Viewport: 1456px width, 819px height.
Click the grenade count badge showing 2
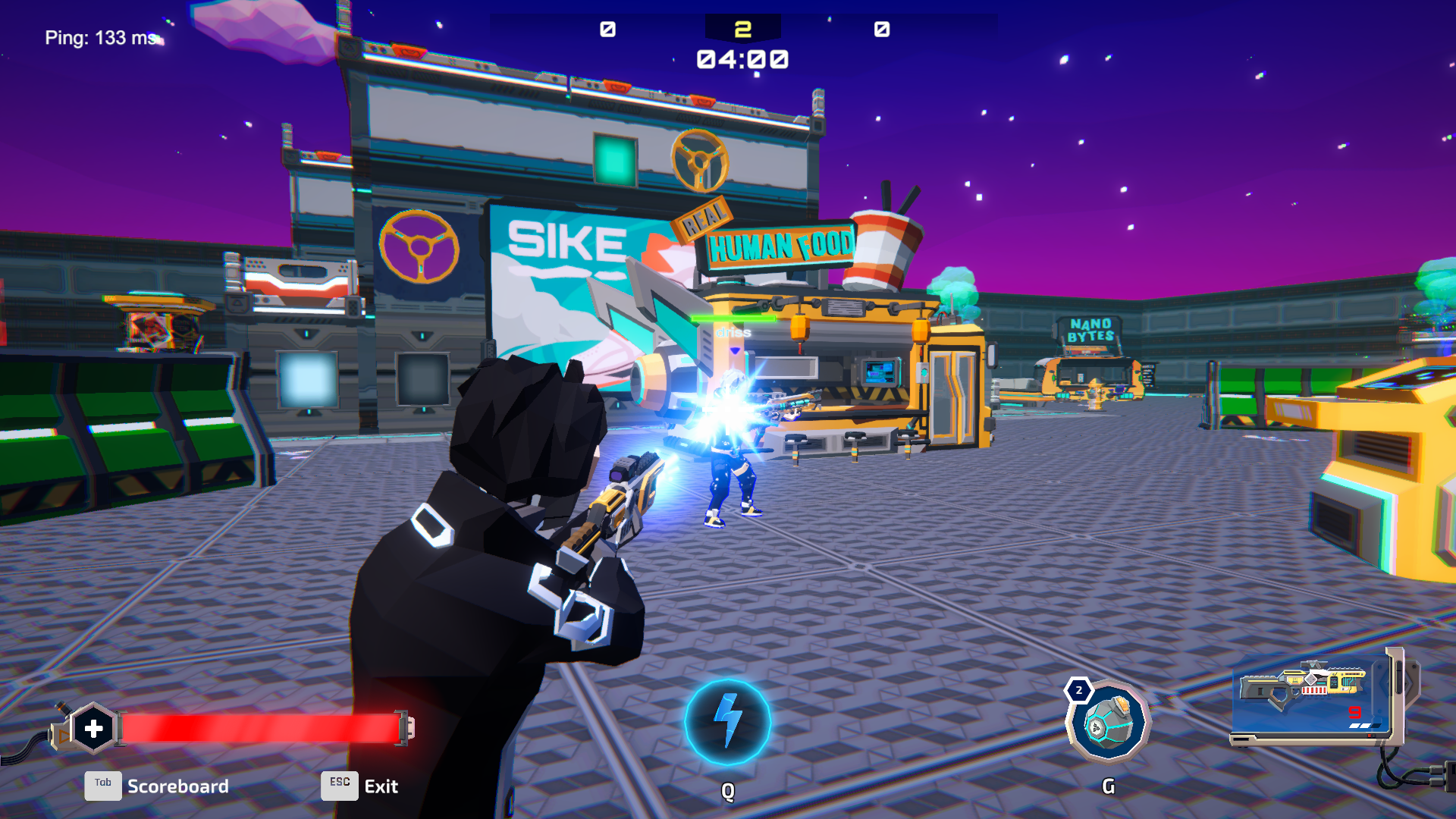pyautogui.click(x=1078, y=690)
